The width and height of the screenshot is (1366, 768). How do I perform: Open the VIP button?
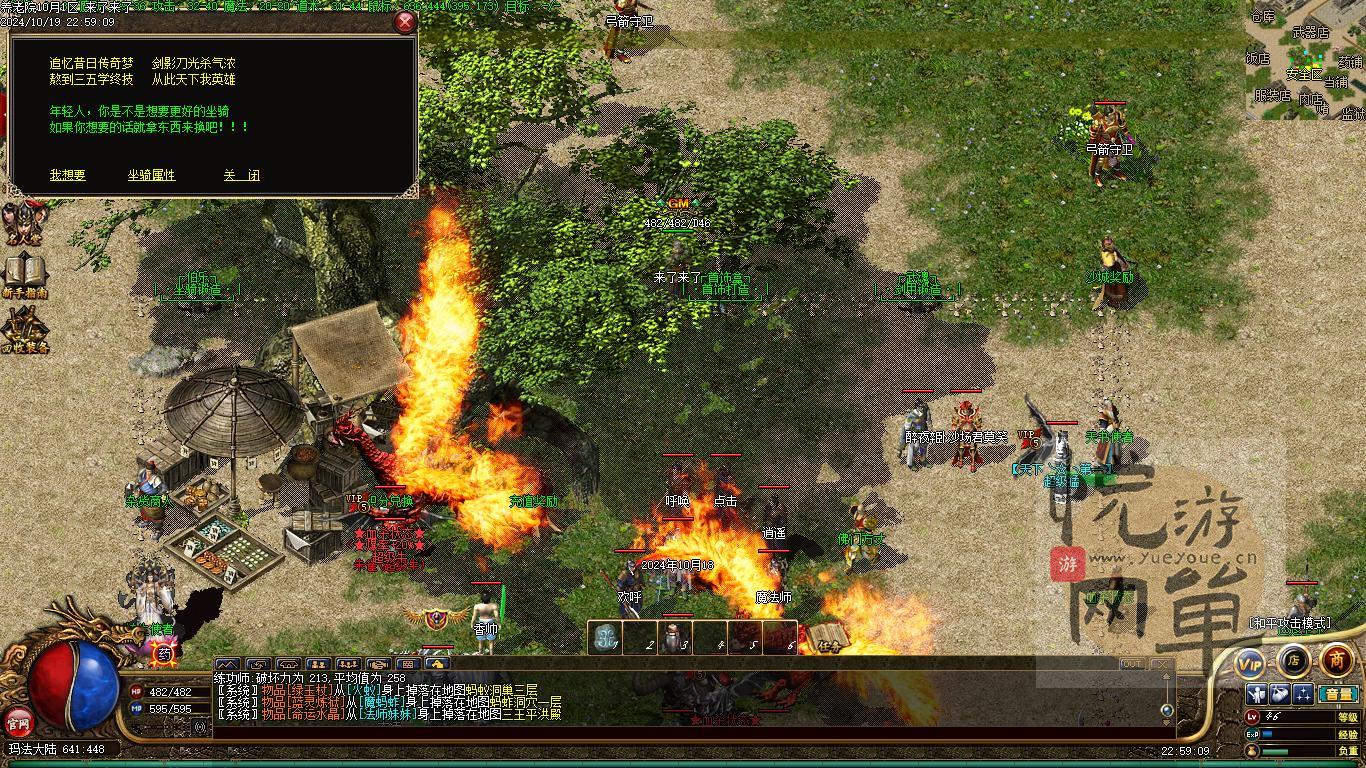point(1250,662)
